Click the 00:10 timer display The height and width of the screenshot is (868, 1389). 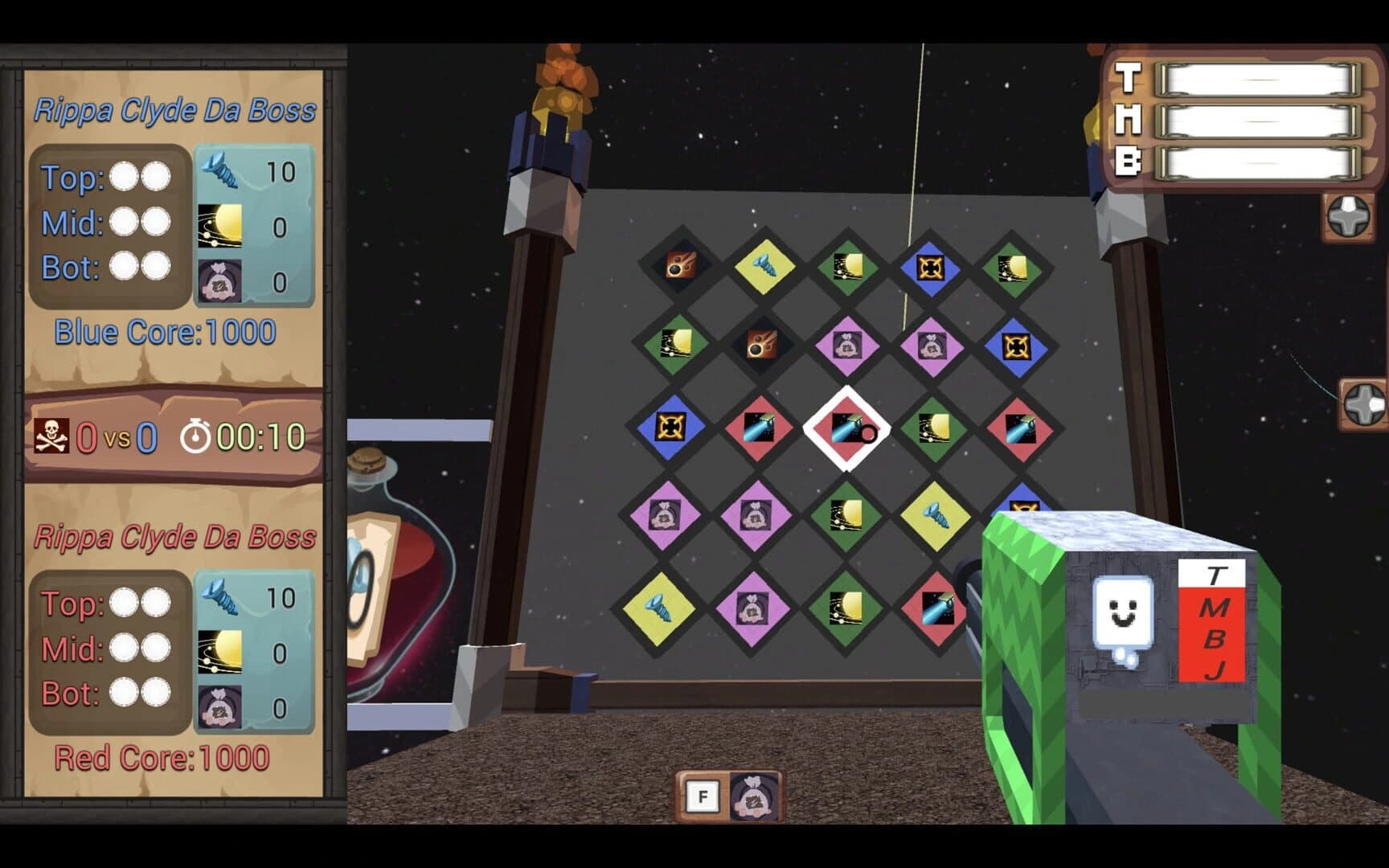pyautogui.click(x=260, y=438)
